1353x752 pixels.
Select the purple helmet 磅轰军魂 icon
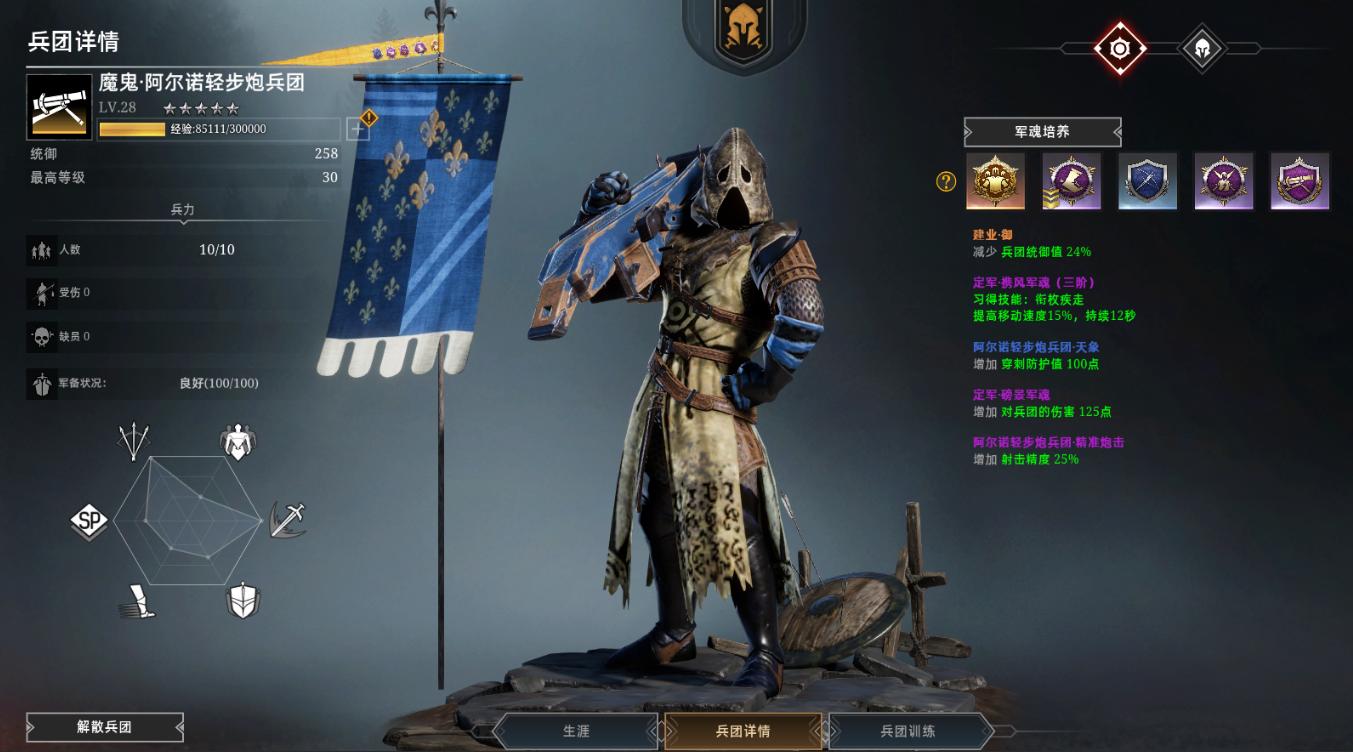coord(1223,181)
